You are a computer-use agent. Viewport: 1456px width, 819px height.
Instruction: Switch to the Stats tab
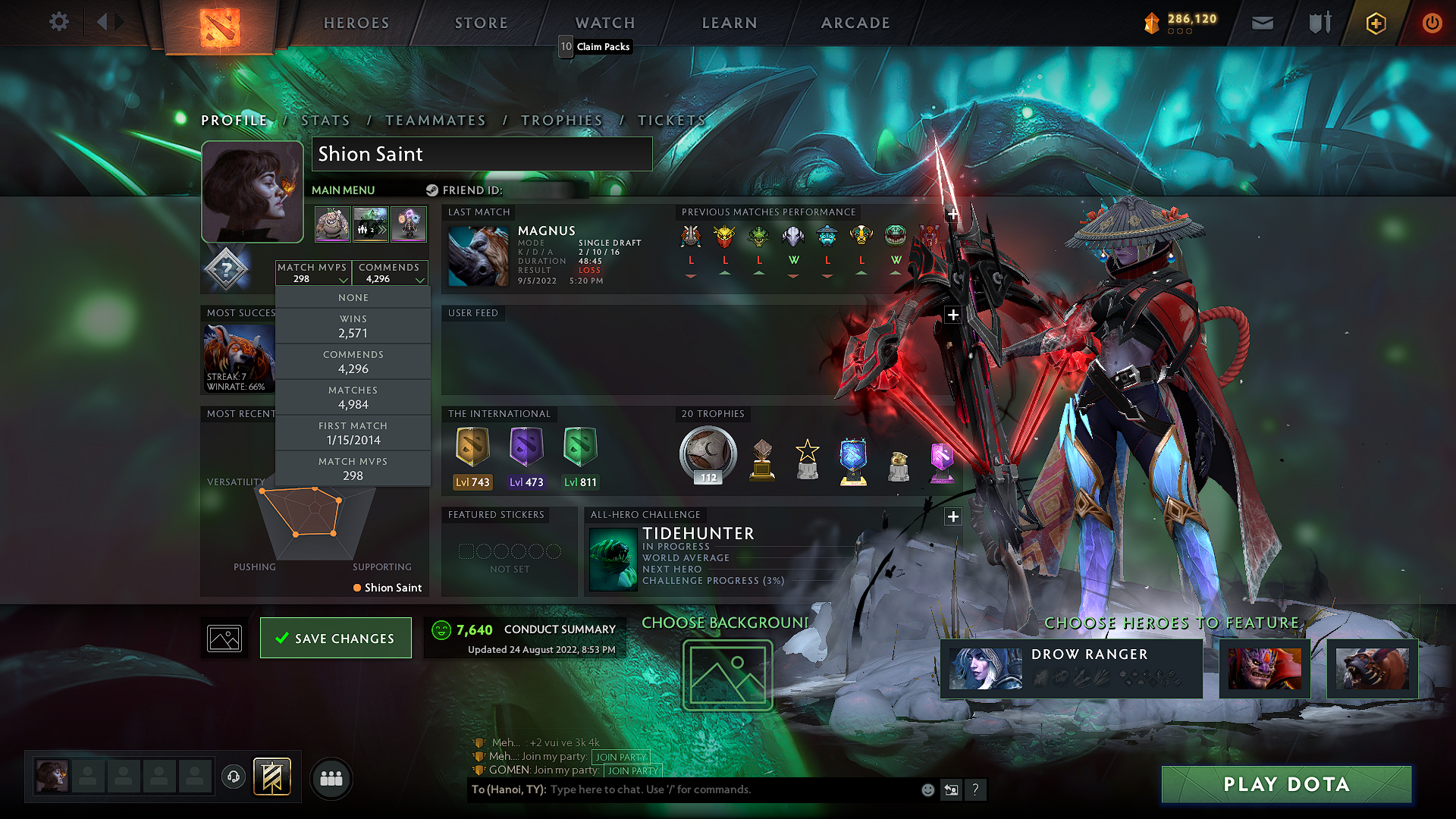pos(325,121)
